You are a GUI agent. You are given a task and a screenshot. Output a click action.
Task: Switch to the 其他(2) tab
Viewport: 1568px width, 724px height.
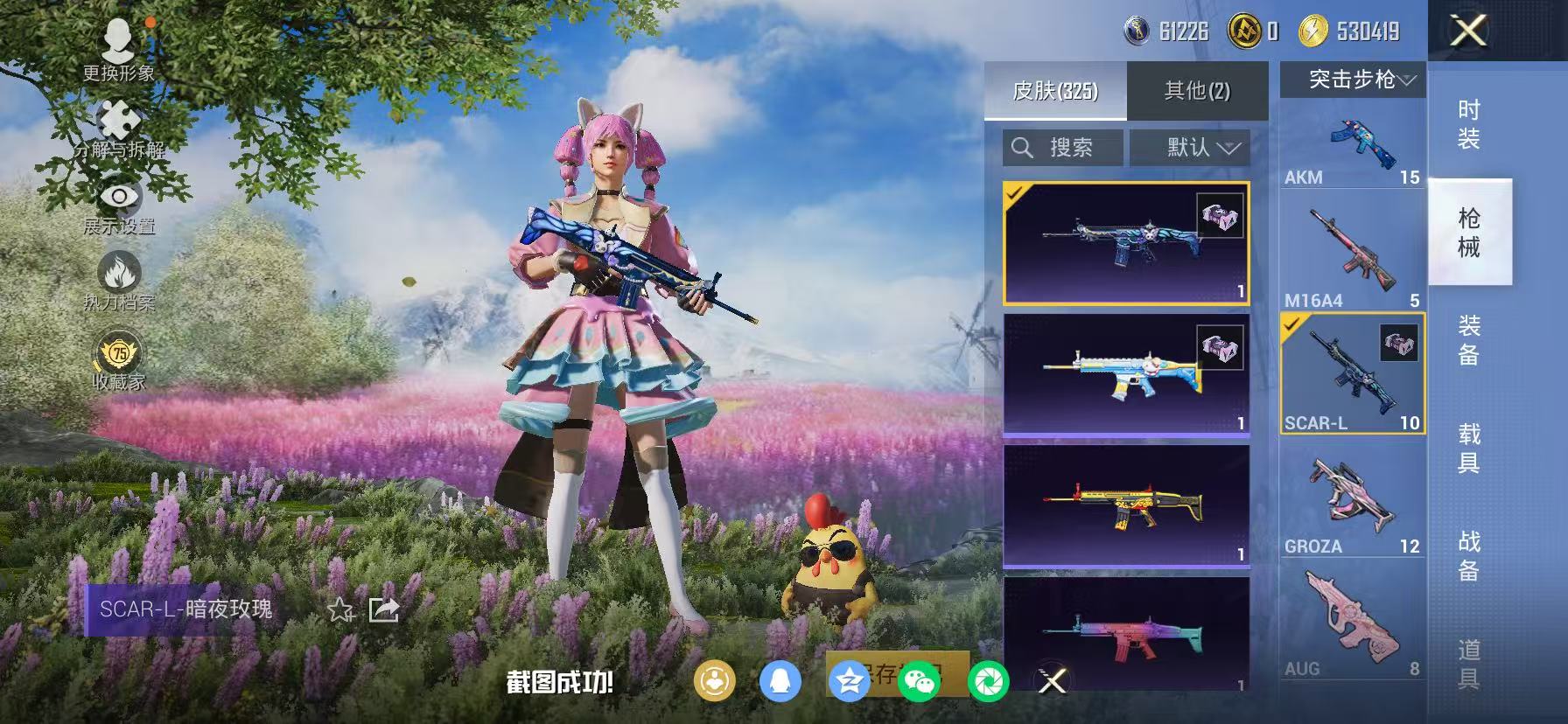(x=1197, y=90)
